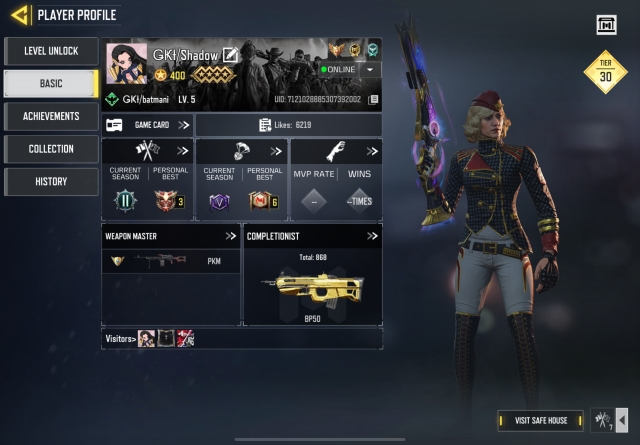This screenshot has width=640, height=445.
Task: Edit the GKI/Shadow player name
Action: coord(231,54)
